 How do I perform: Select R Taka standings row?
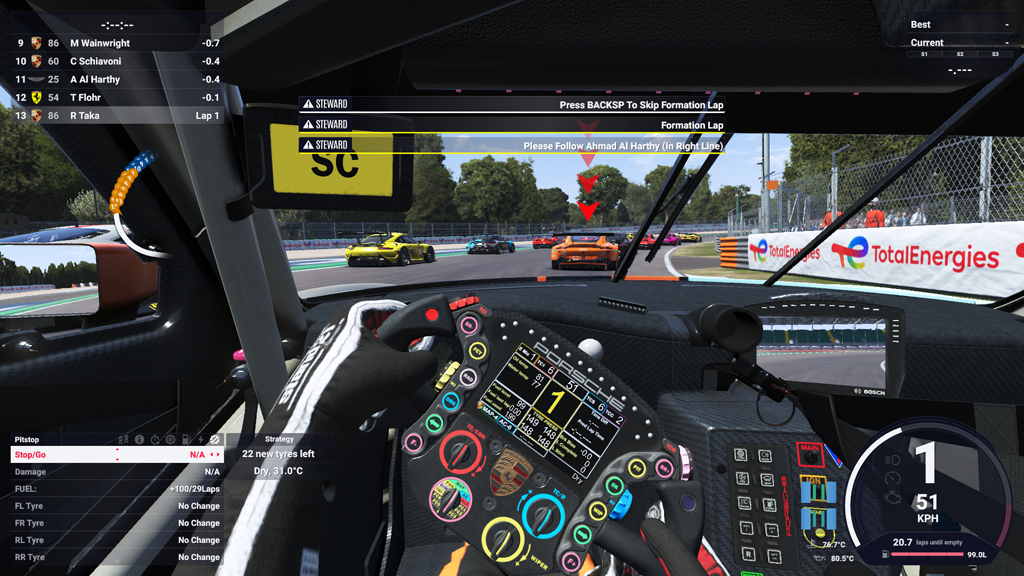[110, 115]
